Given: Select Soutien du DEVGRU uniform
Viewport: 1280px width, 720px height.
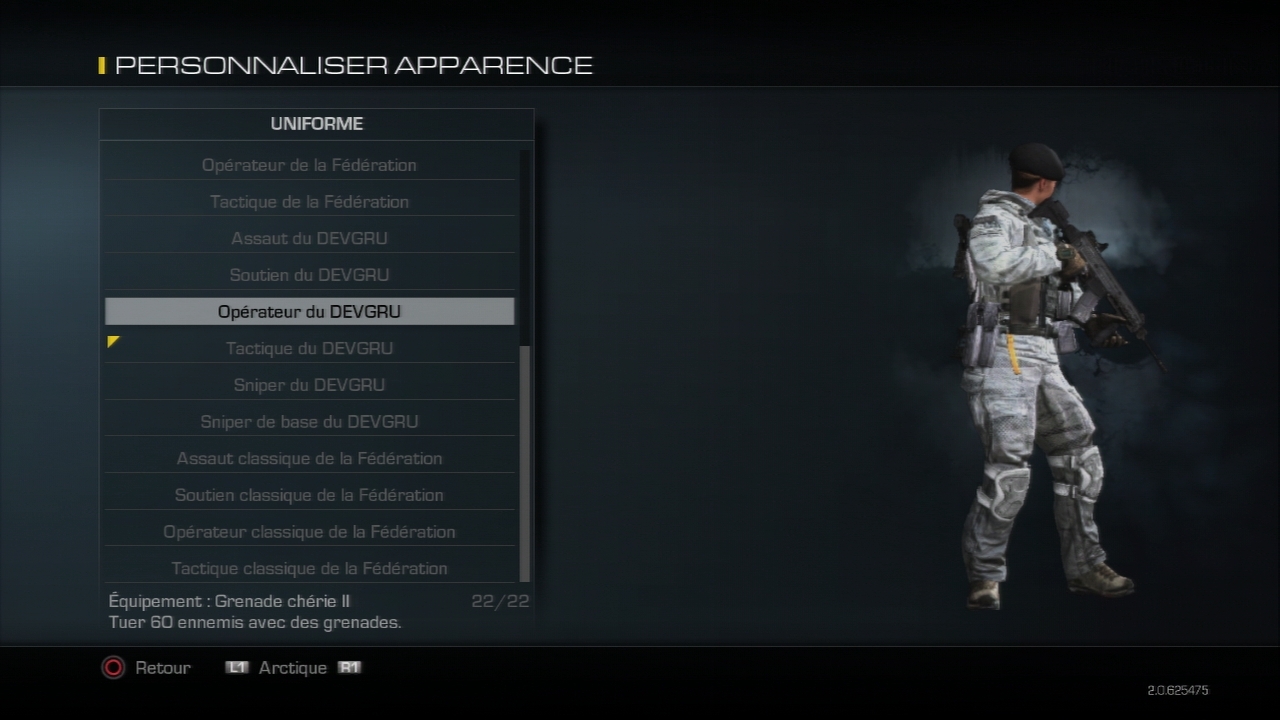Looking at the screenshot, I should [x=309, y=275].
